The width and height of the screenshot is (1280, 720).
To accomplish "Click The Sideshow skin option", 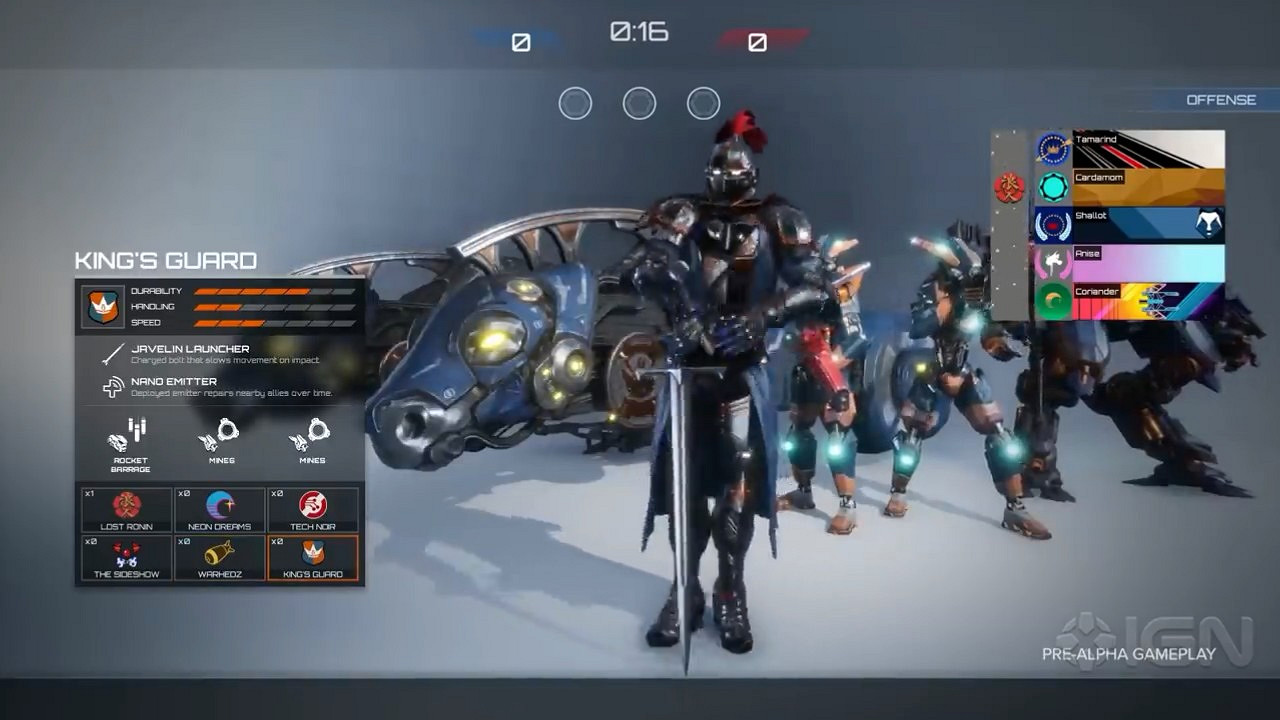I will (x=125, y=558).
